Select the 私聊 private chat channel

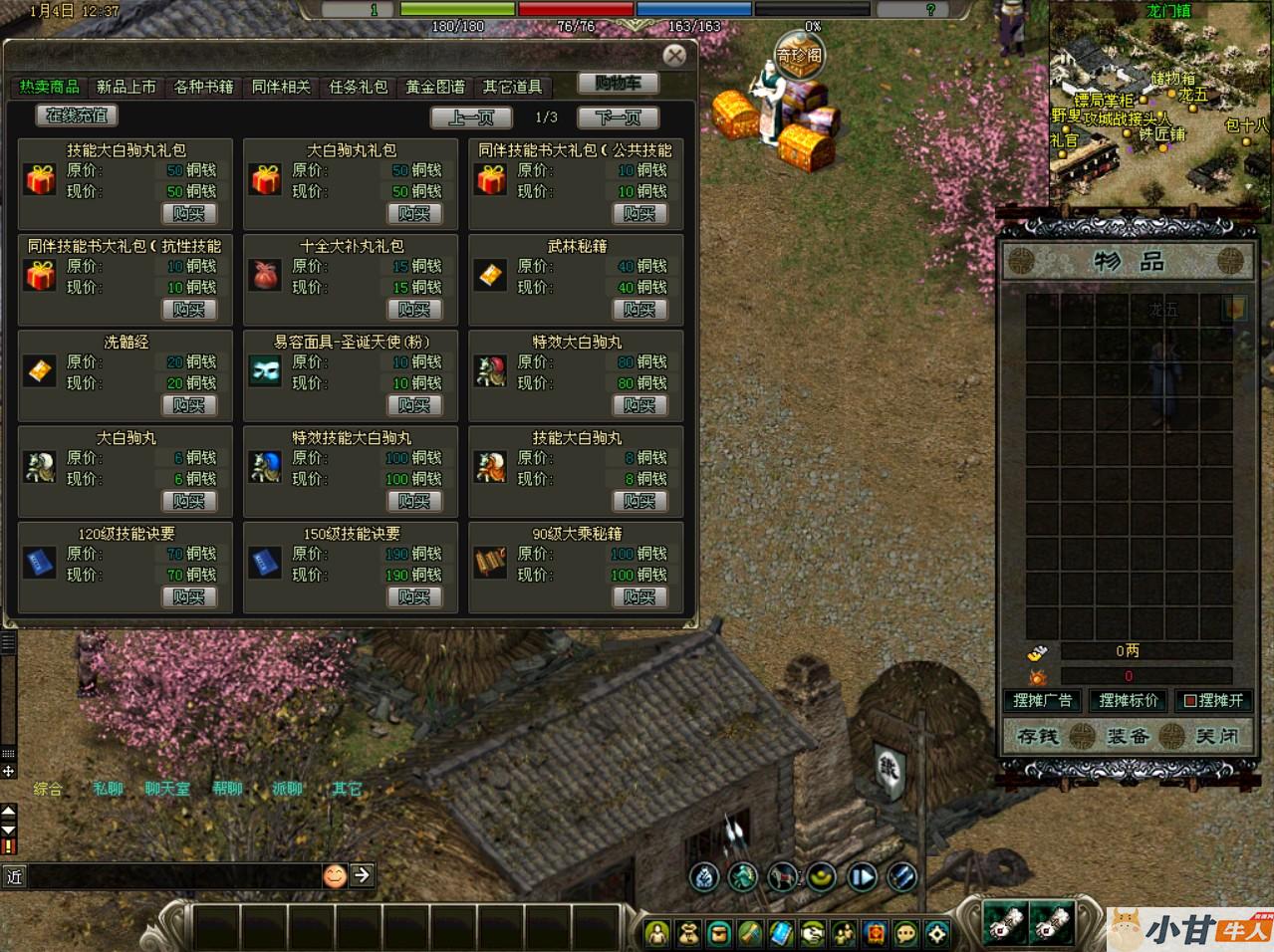click(108, 789)
